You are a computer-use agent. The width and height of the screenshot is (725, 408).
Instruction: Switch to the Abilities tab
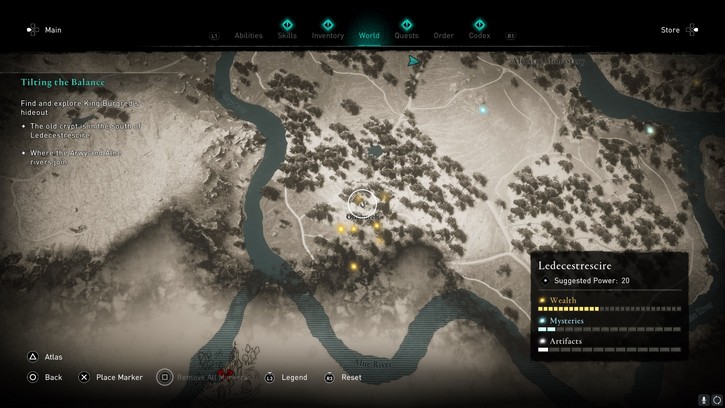pos(248,35)
